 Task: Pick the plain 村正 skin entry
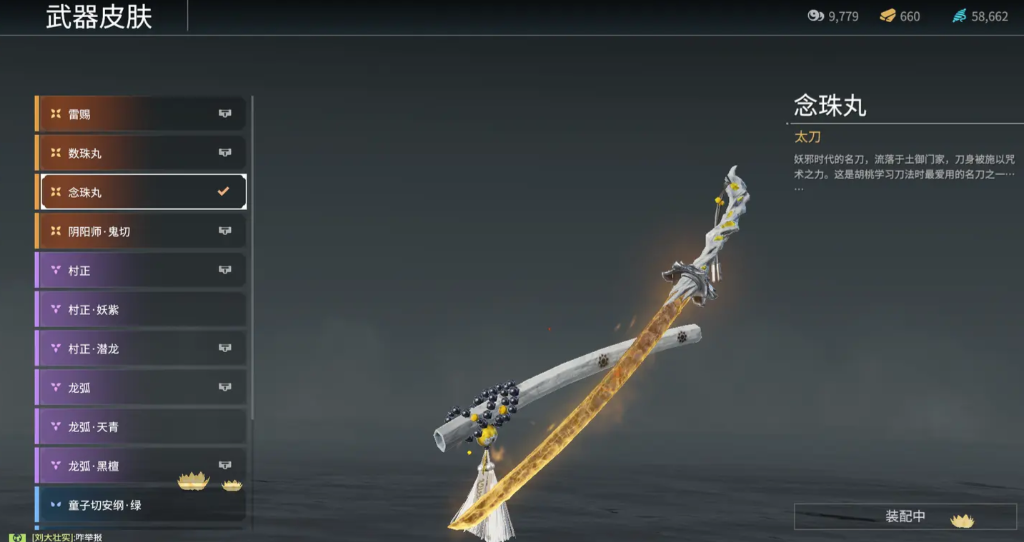[140, 270]
